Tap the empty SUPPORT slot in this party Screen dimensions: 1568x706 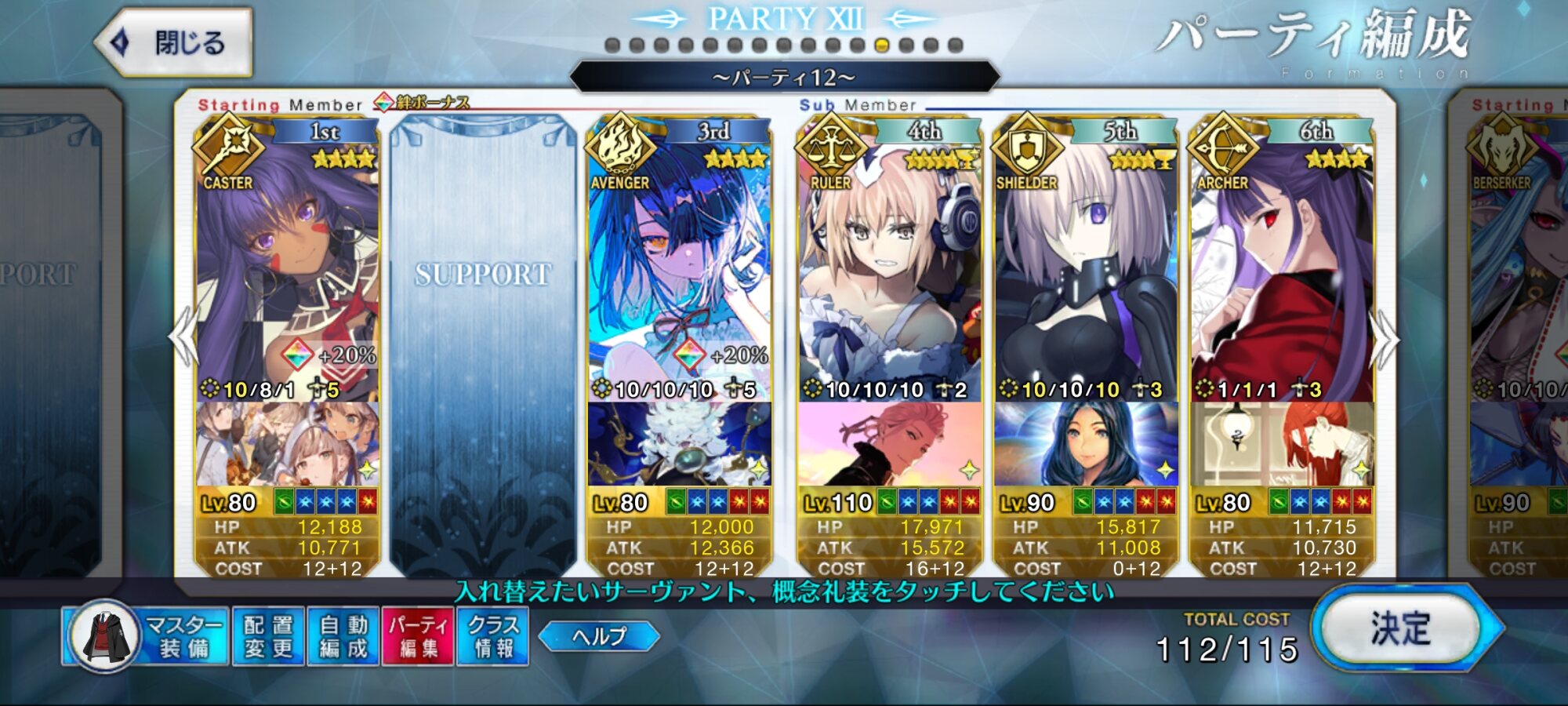(x=483, y=345)
